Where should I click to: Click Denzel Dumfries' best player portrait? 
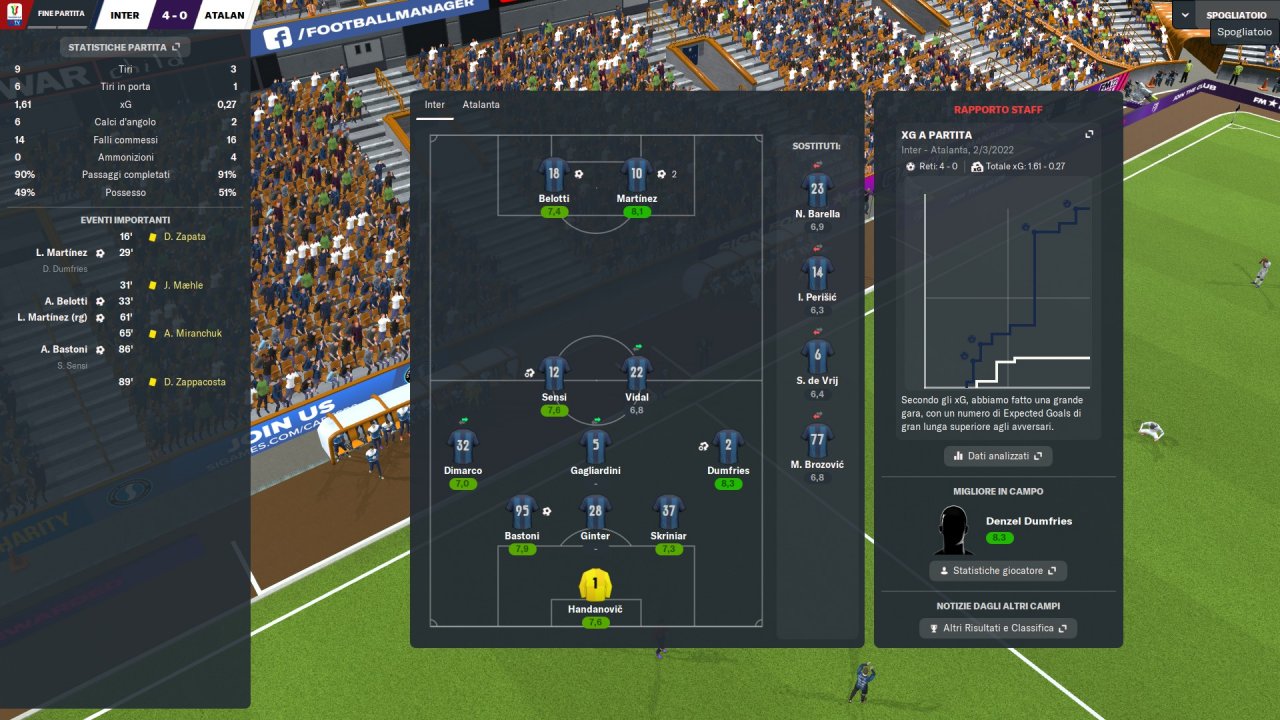(954, 530)
